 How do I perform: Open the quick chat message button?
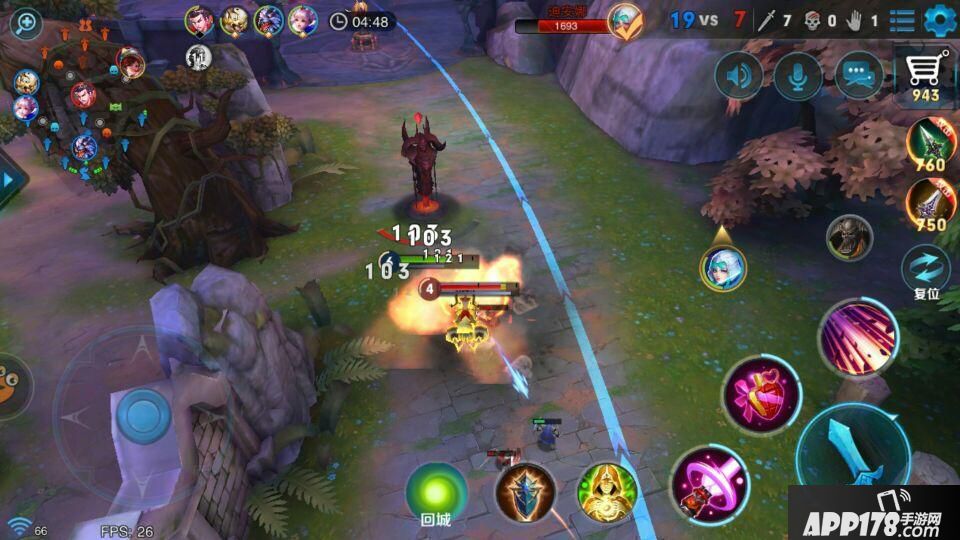(859, 76)
